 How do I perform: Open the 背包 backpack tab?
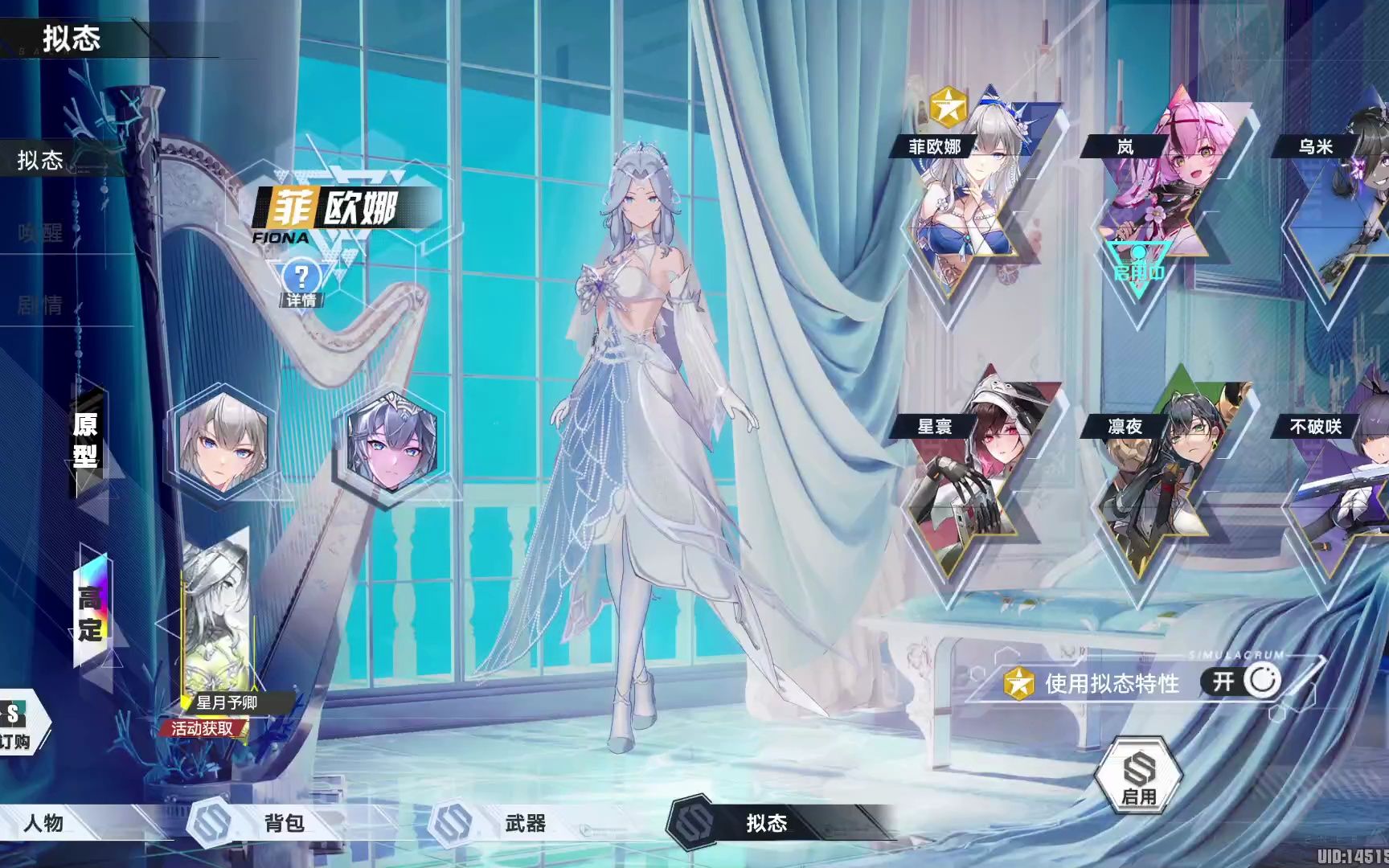tap(284, 823)
